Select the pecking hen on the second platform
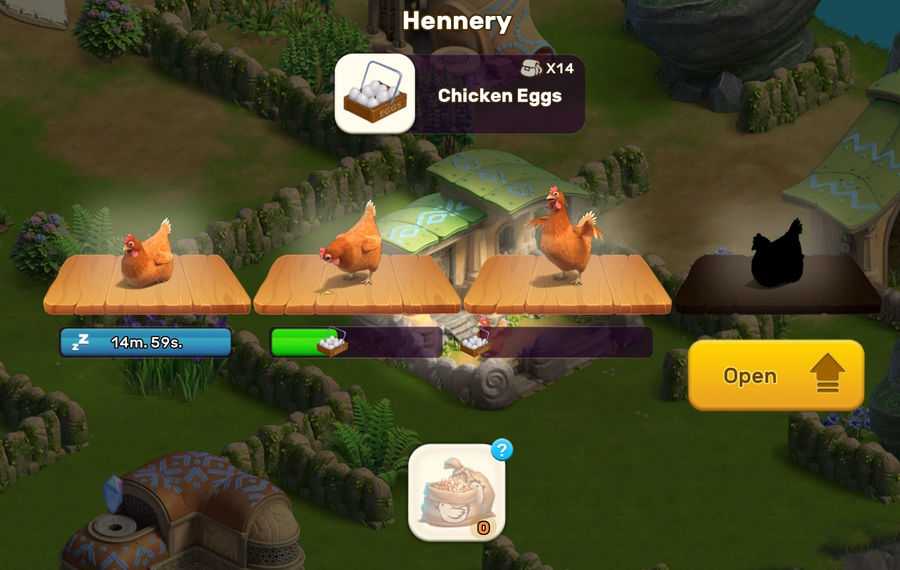Viewport: 900px width, 570px height. point(352,246)
